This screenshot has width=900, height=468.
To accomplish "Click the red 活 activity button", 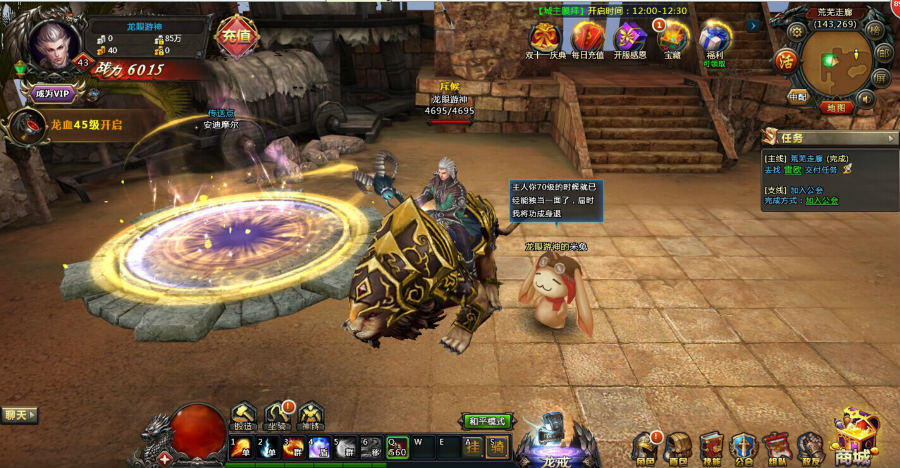I will click(x=787, y=59).
